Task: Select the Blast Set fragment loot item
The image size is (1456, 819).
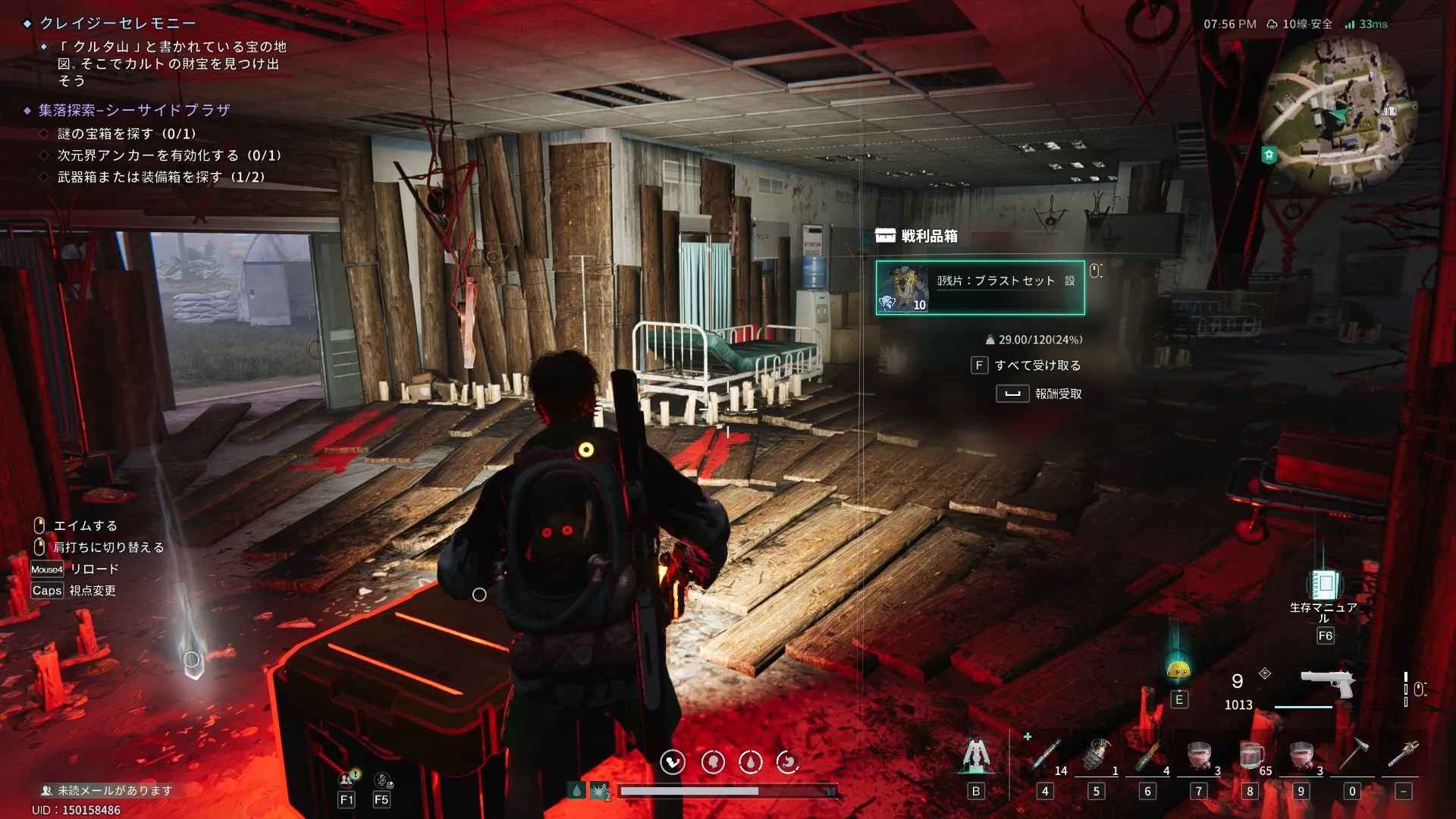Action: 980,287
